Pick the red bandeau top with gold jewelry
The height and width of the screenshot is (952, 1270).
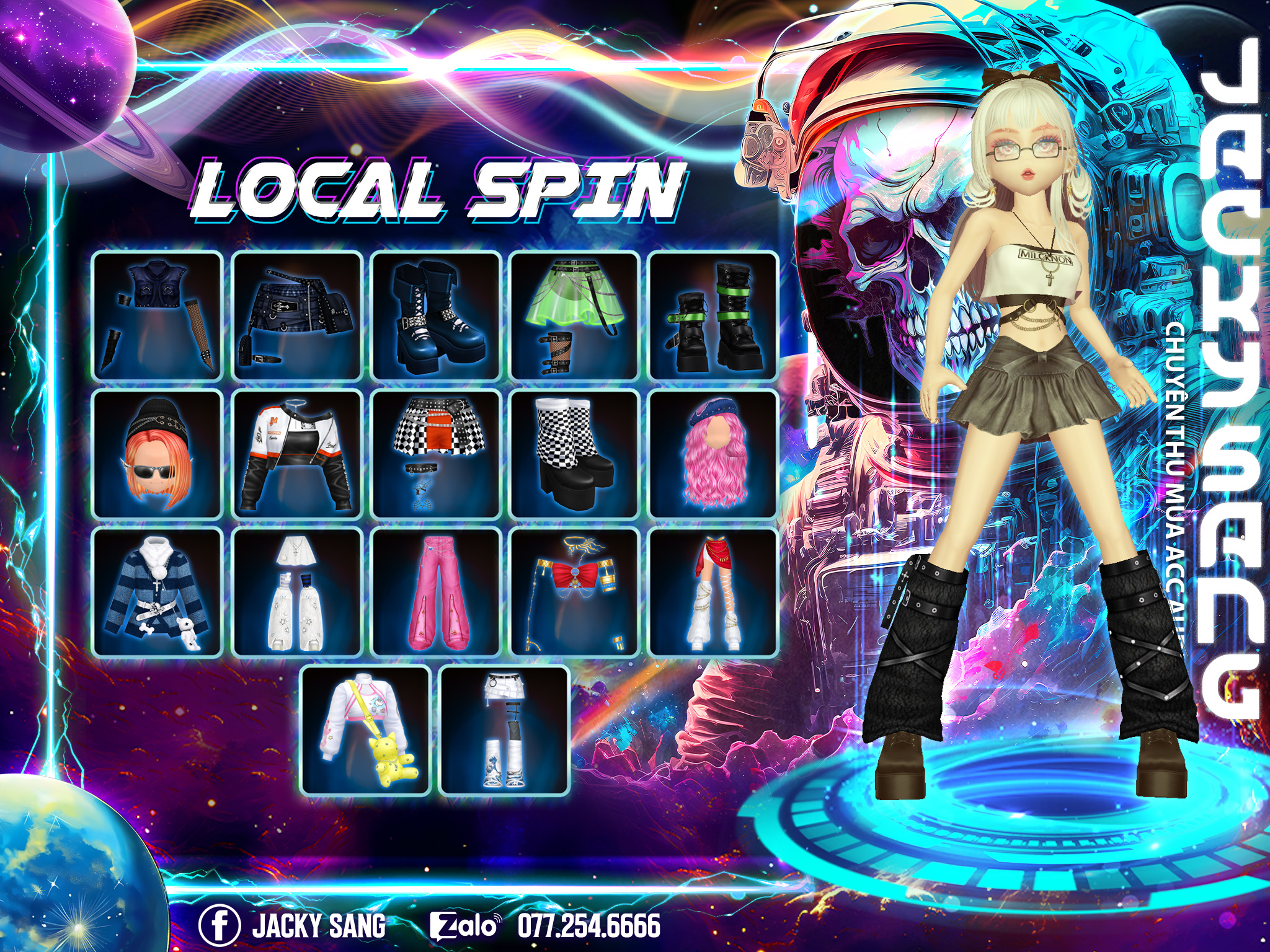click(x=575, y=593)
